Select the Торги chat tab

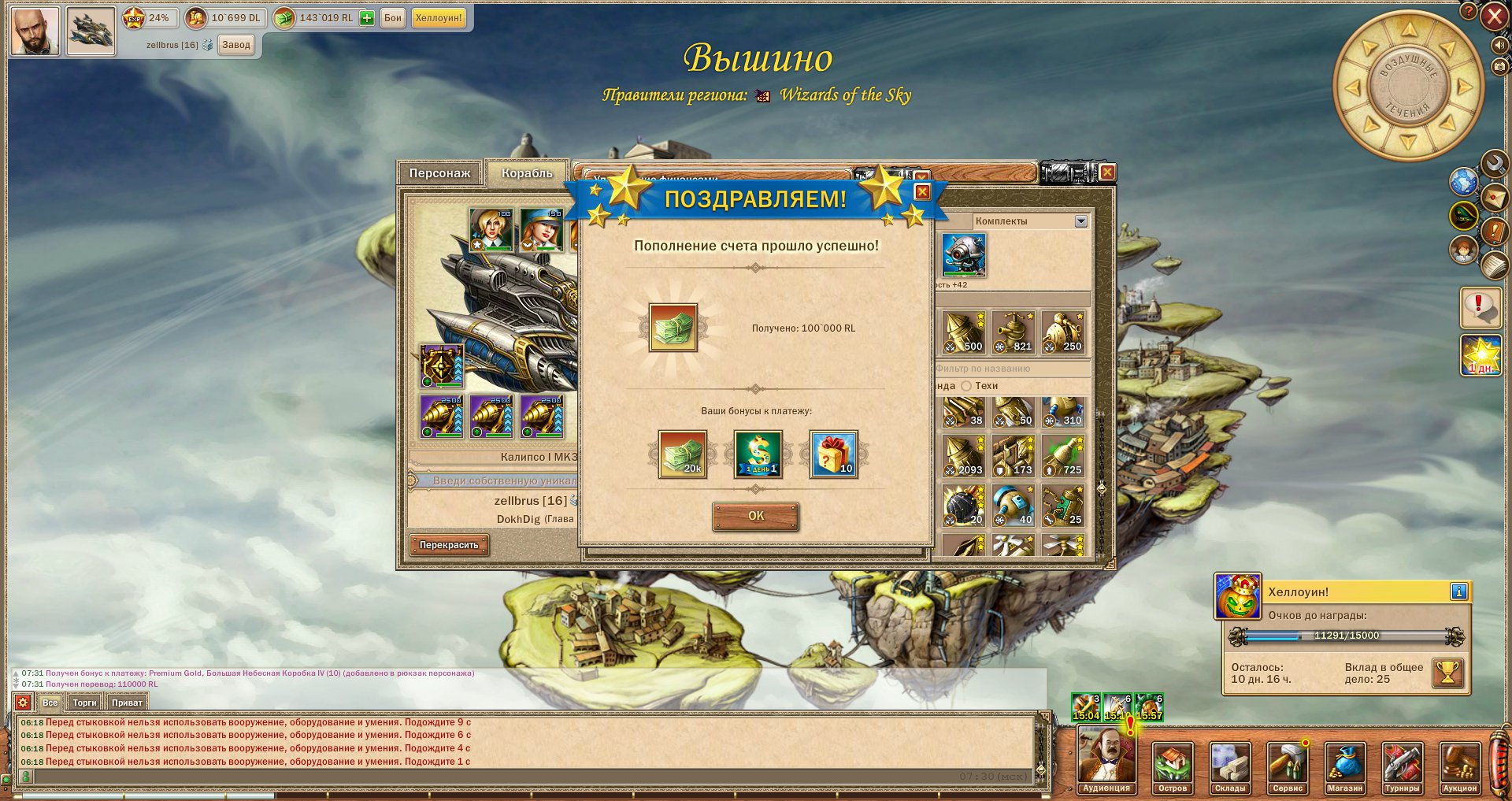(x=84, y=703)
